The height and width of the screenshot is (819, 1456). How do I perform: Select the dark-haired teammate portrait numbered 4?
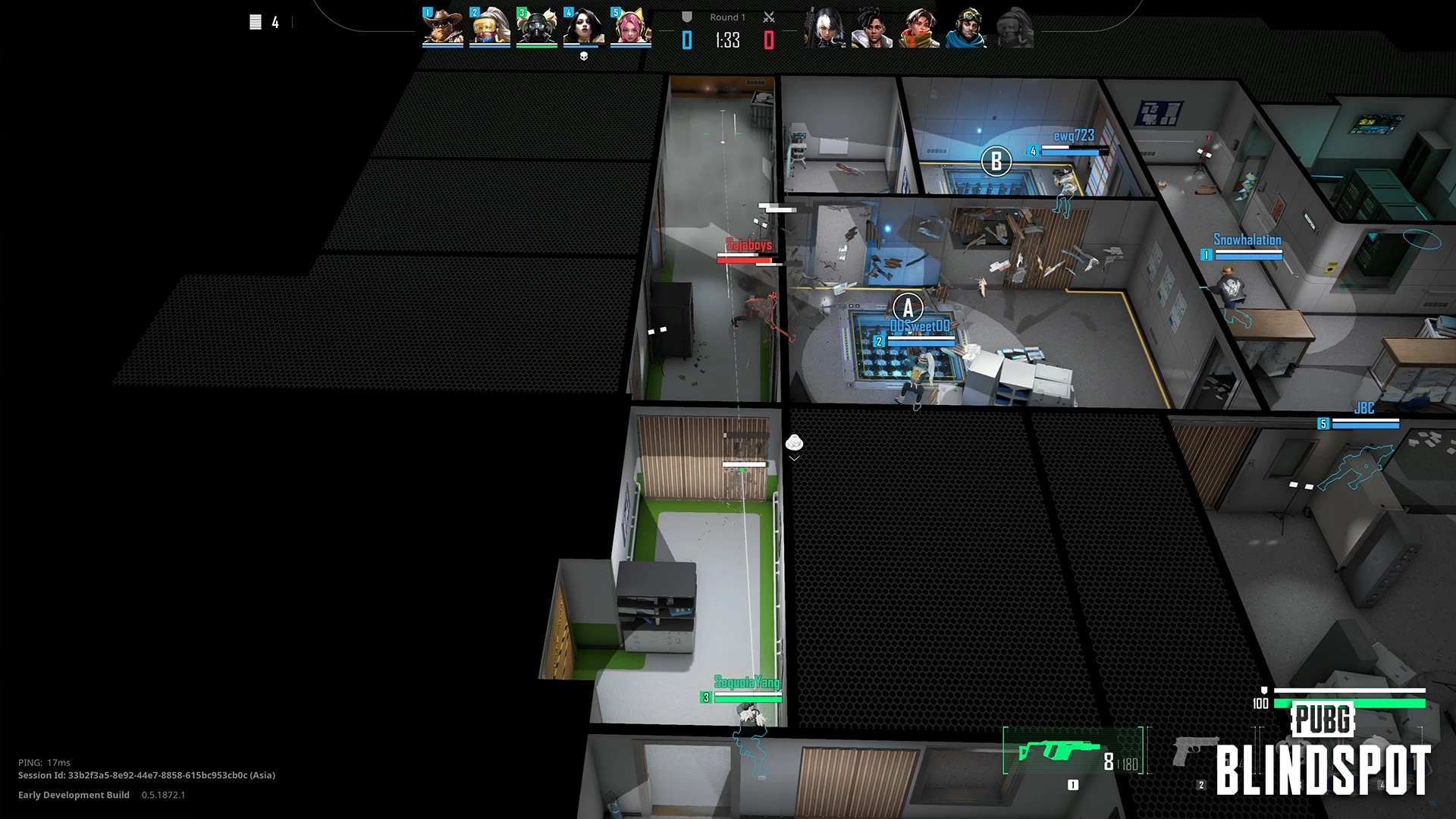click(584, 27)
